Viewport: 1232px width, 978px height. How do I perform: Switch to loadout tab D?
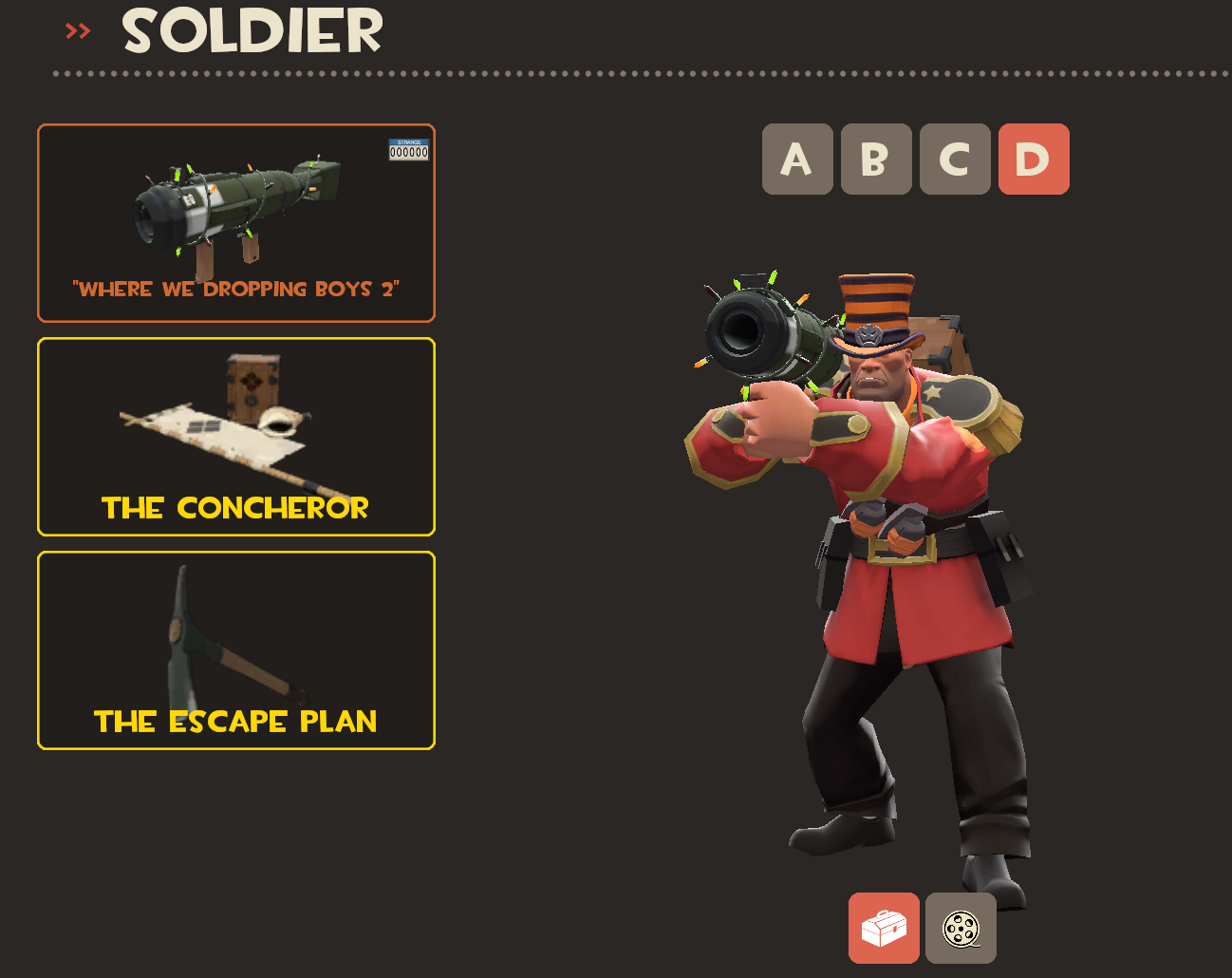(x=1034, y=159)
